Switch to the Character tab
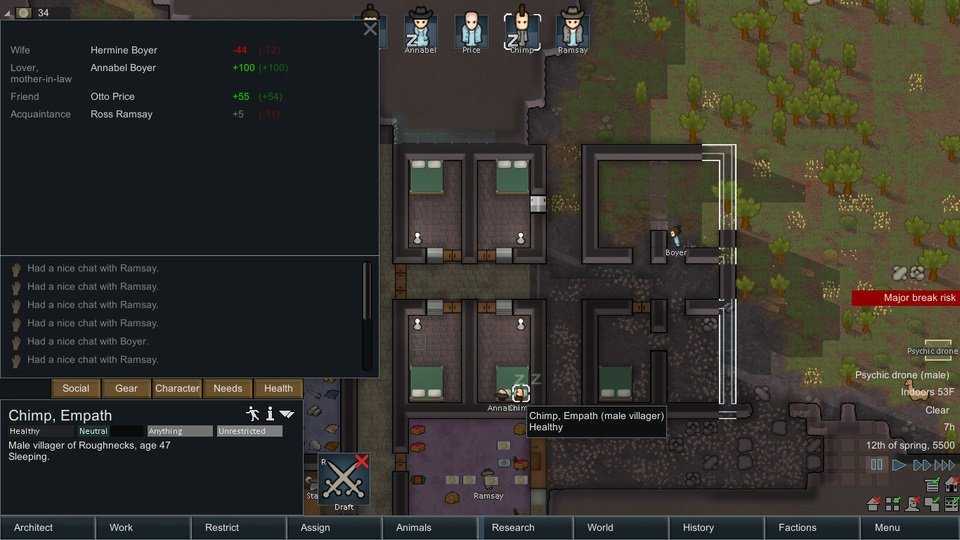 (177, 388)
